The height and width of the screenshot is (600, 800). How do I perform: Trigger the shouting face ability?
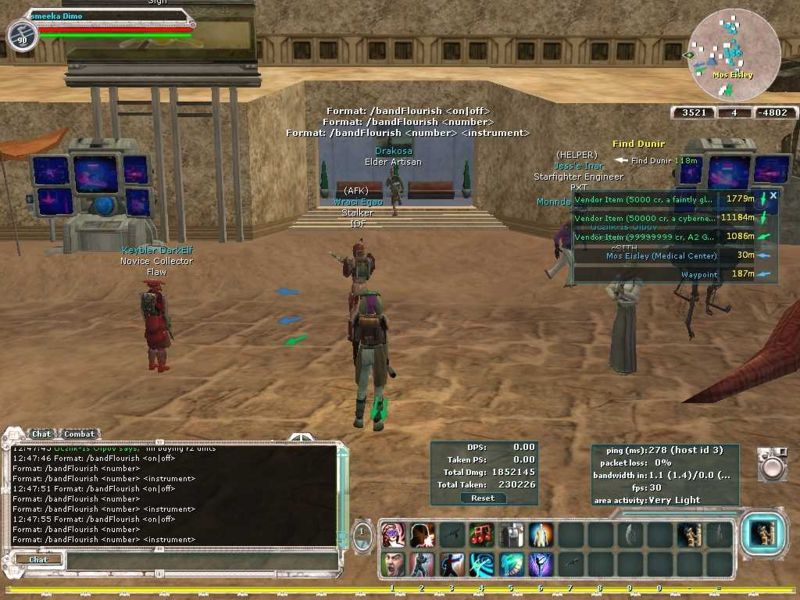click(x=393, y=565)
